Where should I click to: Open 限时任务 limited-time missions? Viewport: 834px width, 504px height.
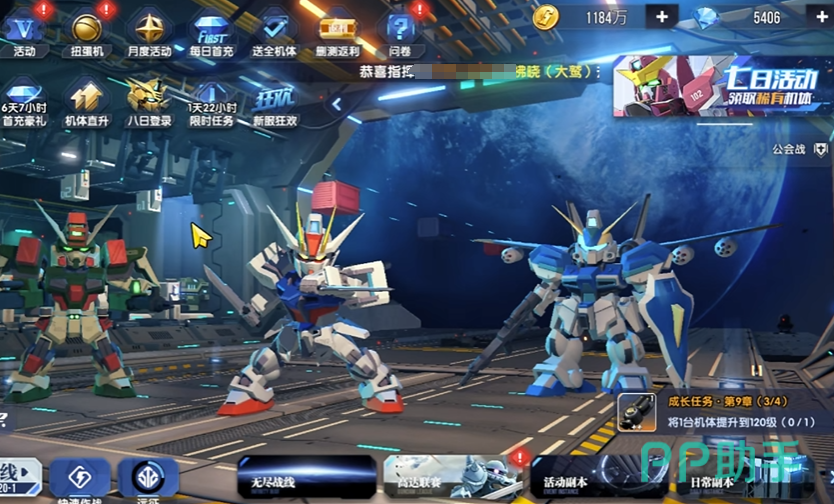211,100
